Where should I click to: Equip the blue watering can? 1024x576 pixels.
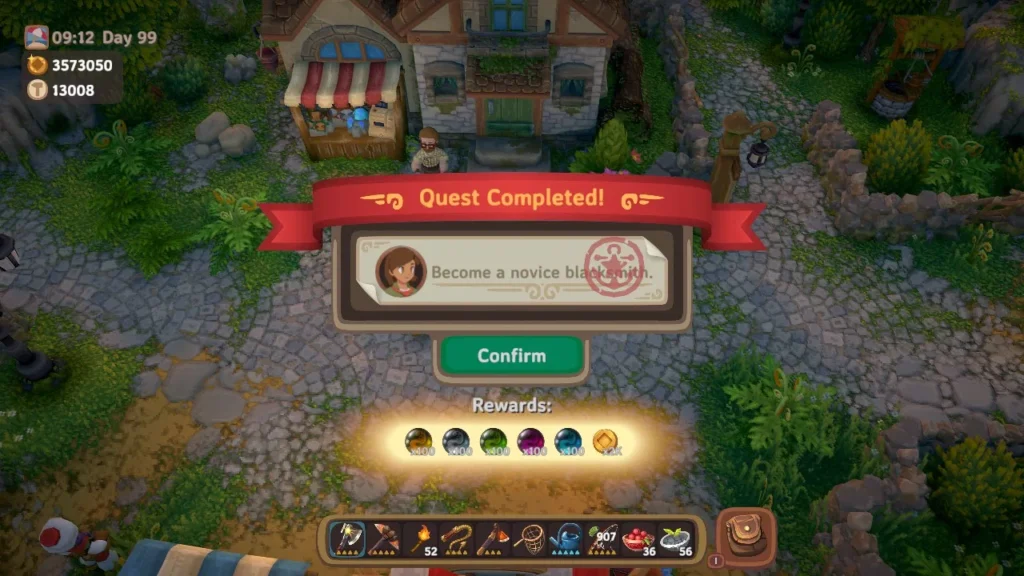(x=566, y=540)
